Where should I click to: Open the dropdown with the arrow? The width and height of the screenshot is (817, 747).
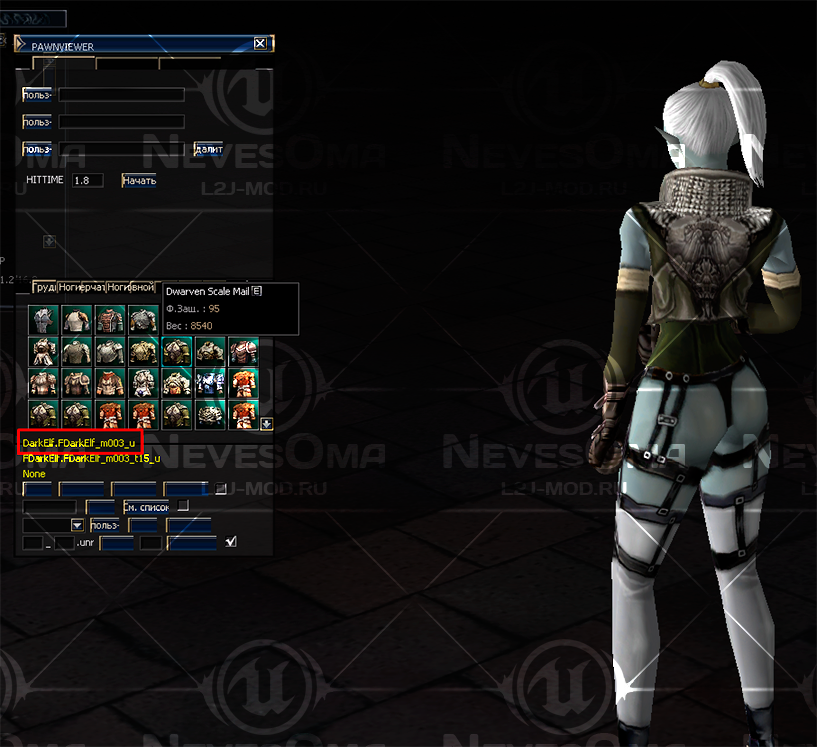click(77, 525)
